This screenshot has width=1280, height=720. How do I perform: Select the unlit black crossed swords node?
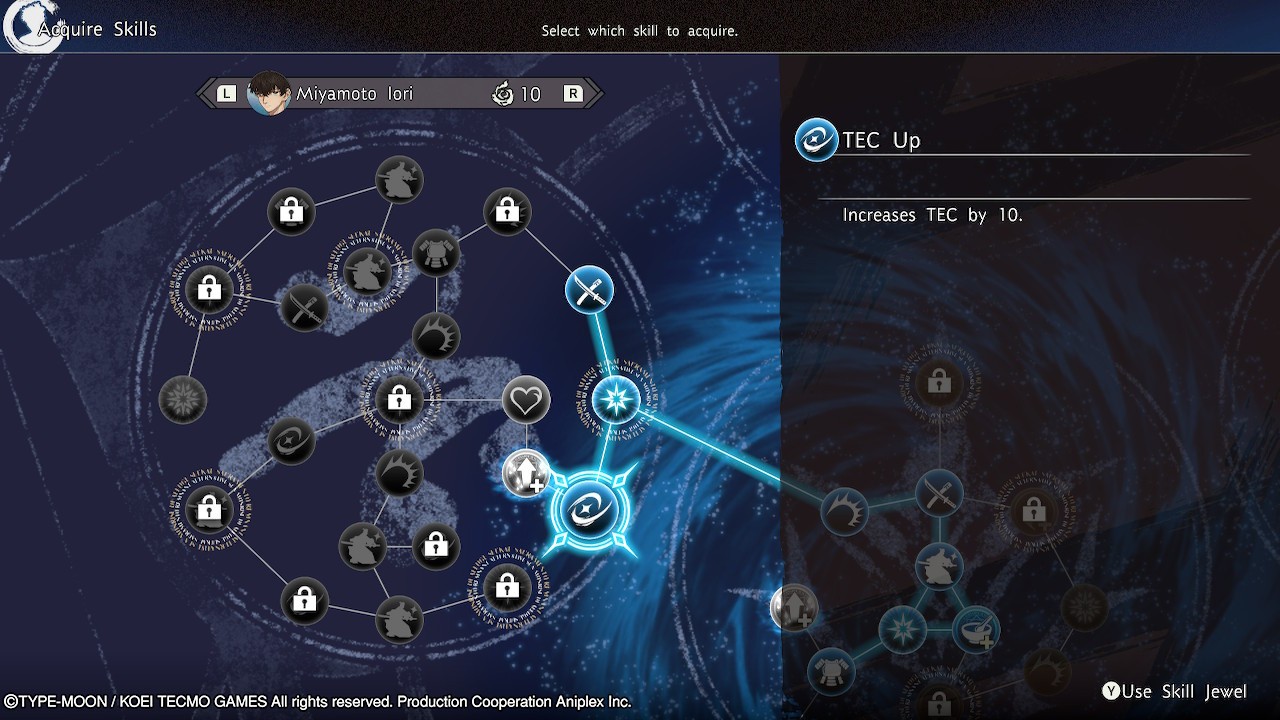click(304, 307)
